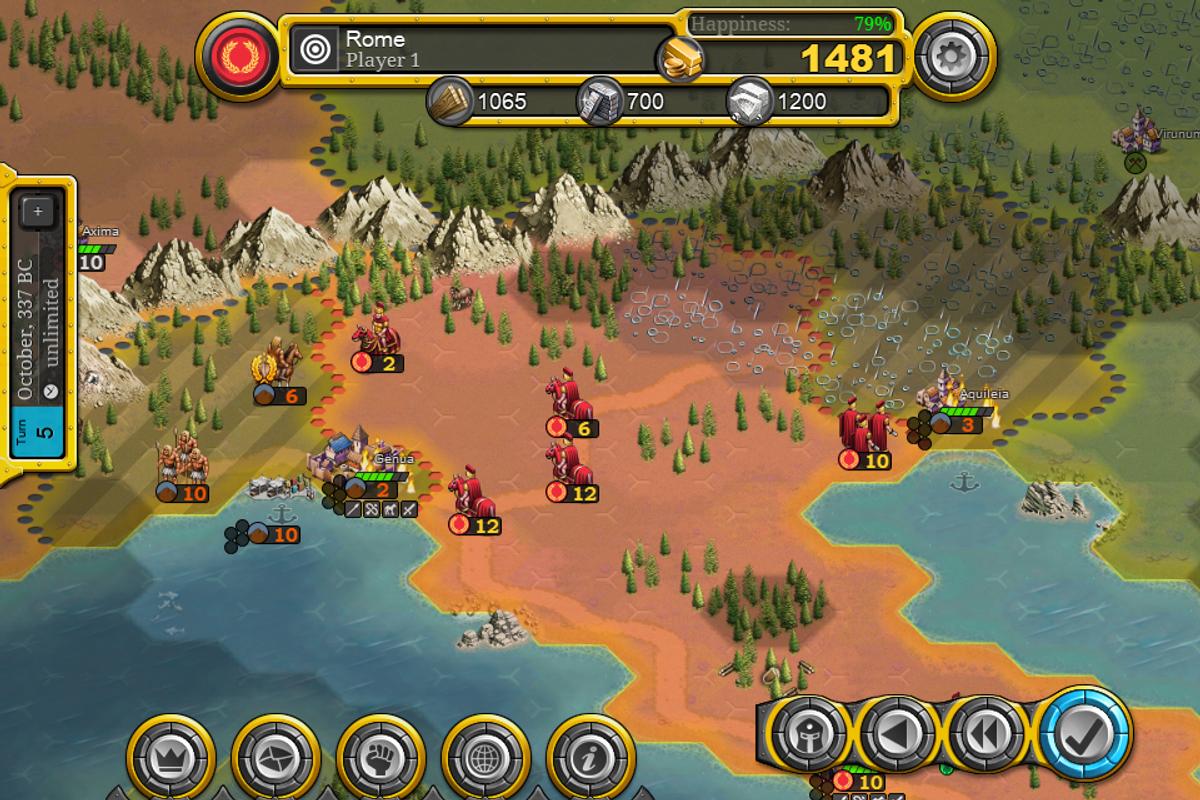Expand the turn panel plus button

pyautogui.click(x=38, y=211)
